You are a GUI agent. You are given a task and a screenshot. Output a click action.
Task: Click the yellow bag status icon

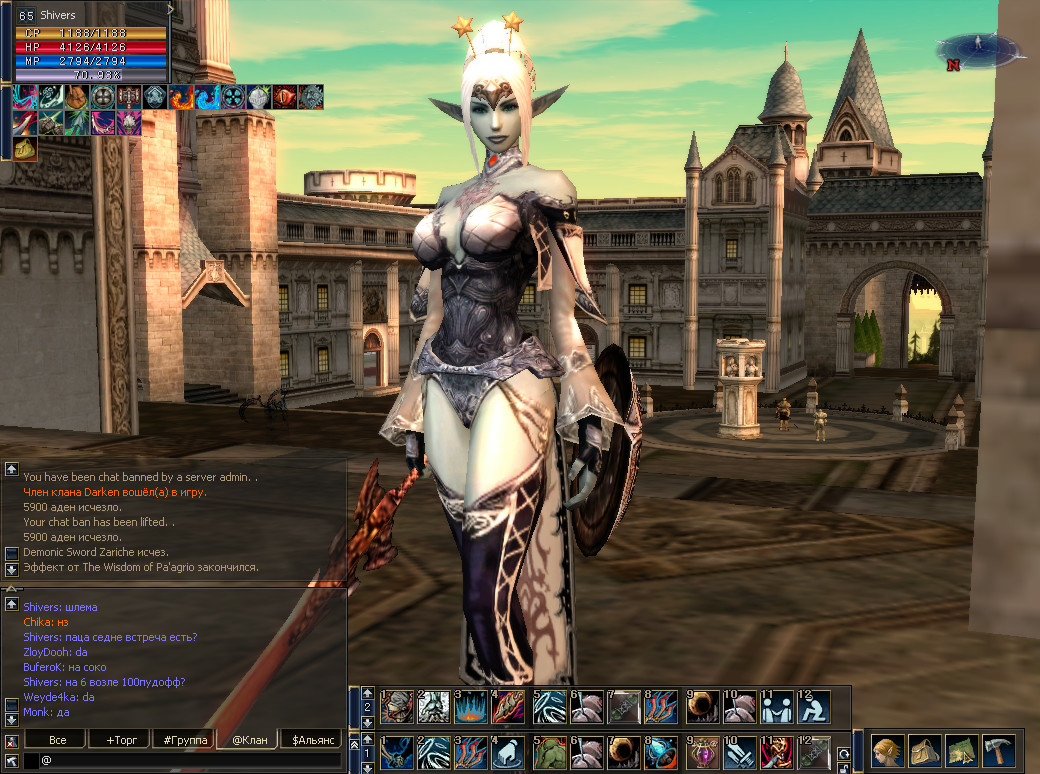(26, 148)
